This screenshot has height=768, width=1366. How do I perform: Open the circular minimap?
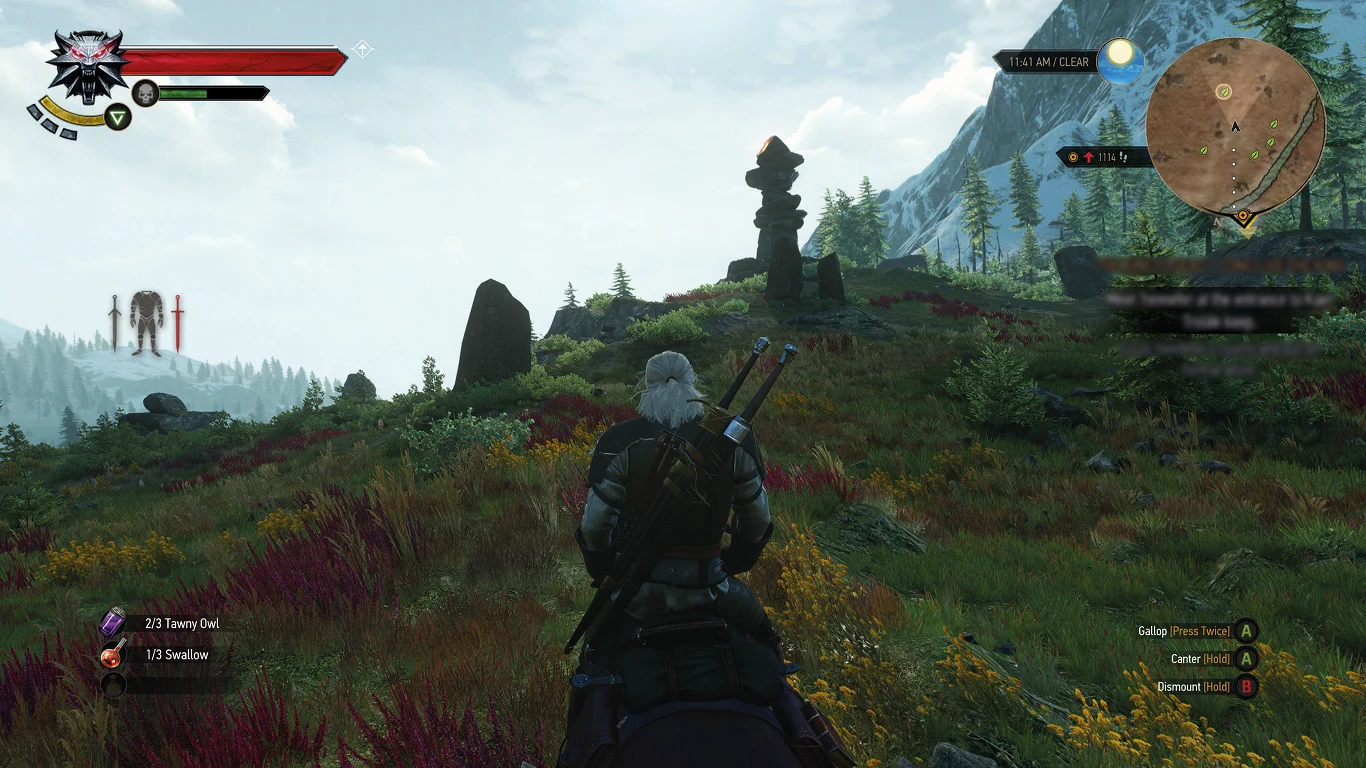tap(1235, 128)
